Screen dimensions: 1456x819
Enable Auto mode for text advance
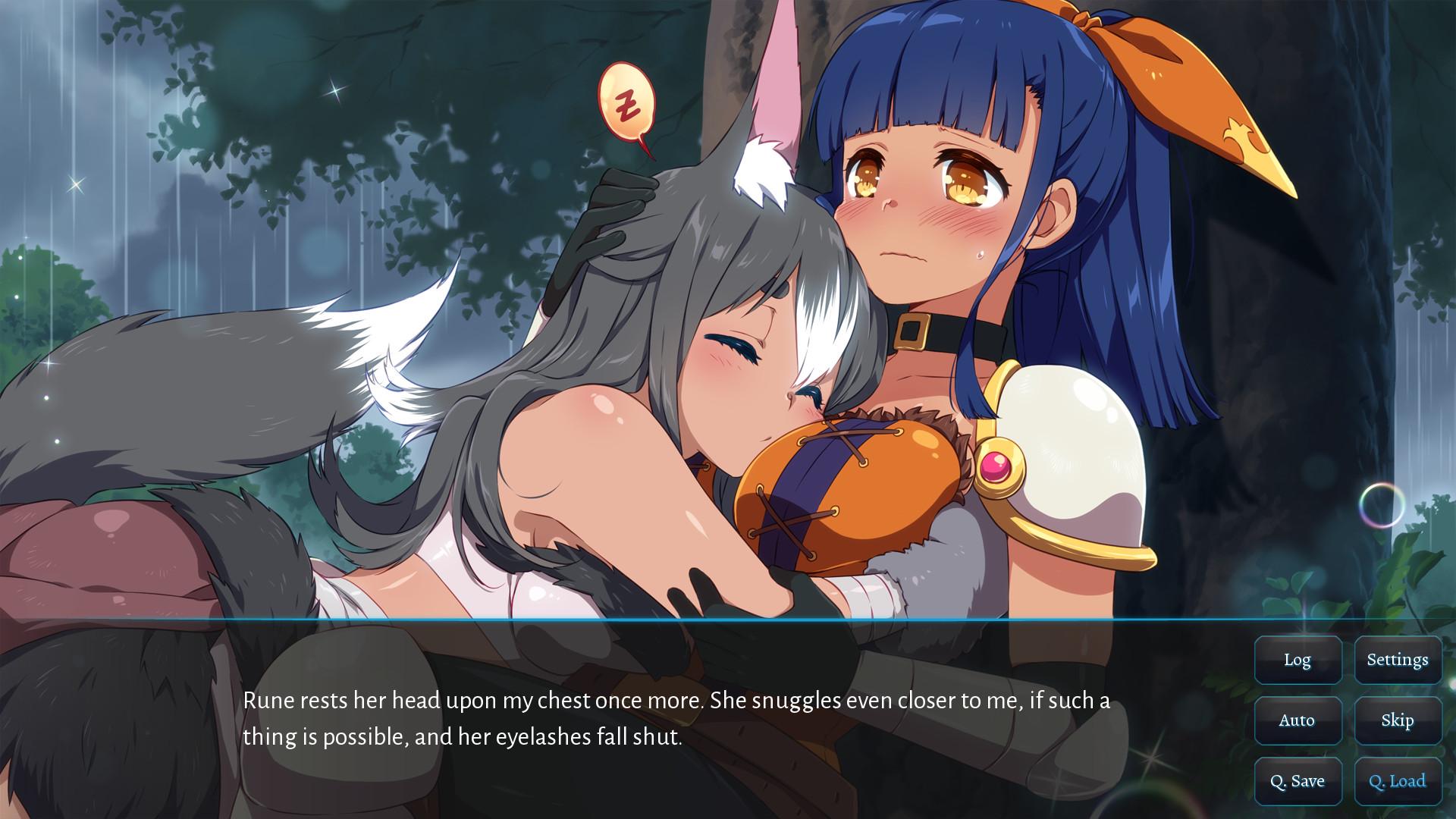pos(1298,720)
